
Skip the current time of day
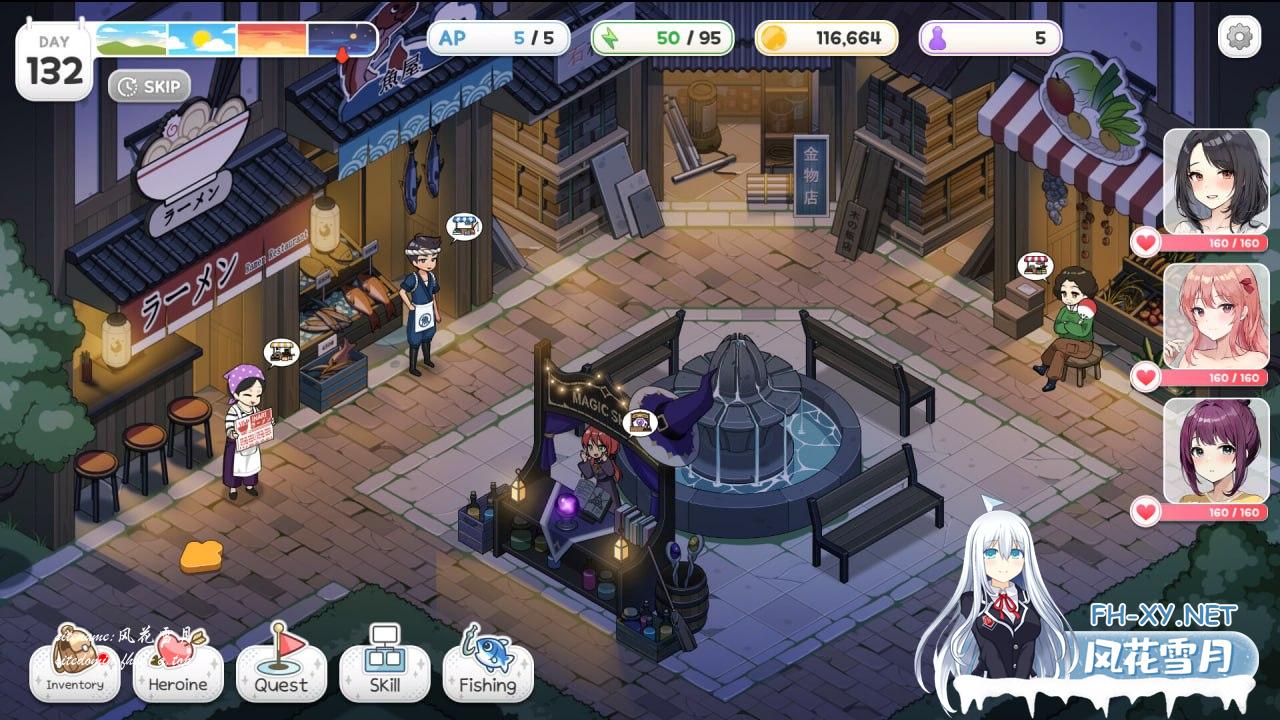coord(150,86)
